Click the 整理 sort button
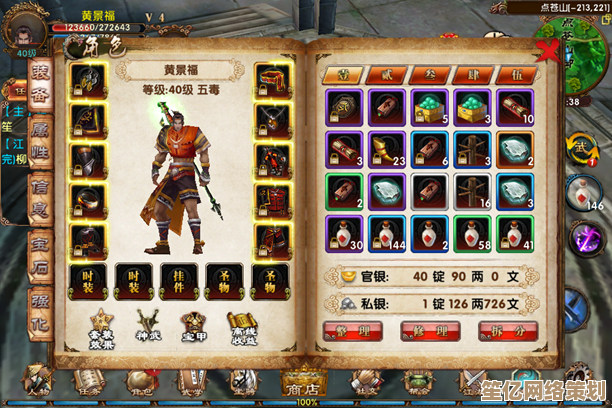Image resolution: width=612 pixels, height=409 pixels. click(352, 329)
